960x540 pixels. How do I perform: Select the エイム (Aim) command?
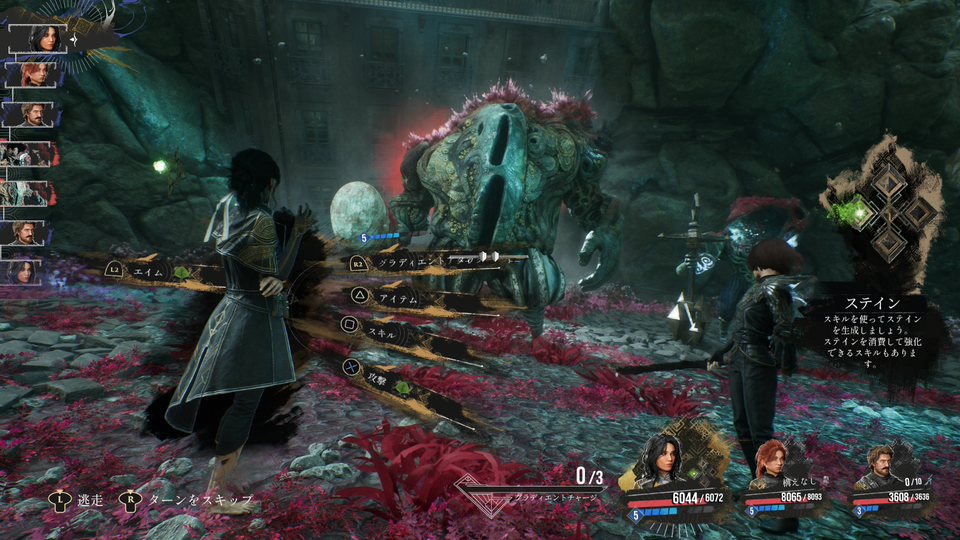tap(148, 270)
